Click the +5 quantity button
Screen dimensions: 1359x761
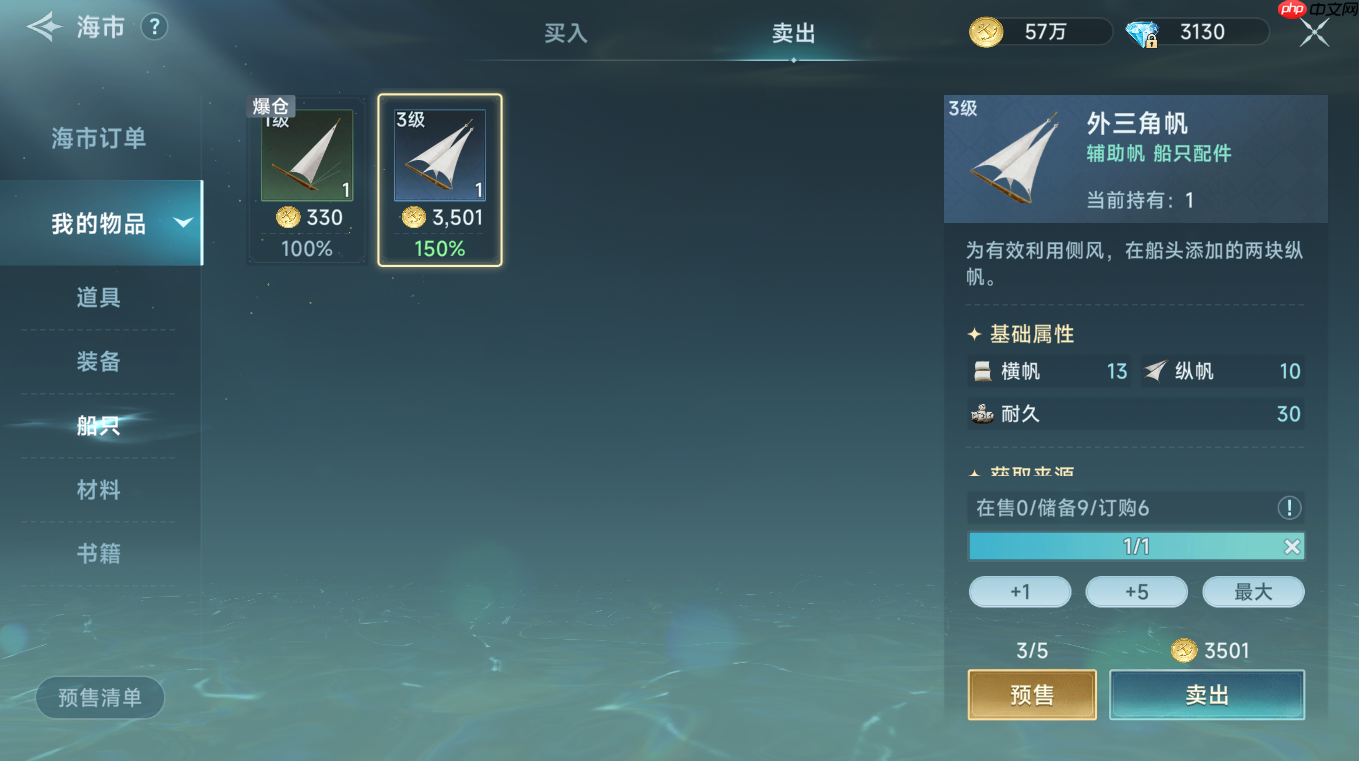click(x=1136, y=591)
